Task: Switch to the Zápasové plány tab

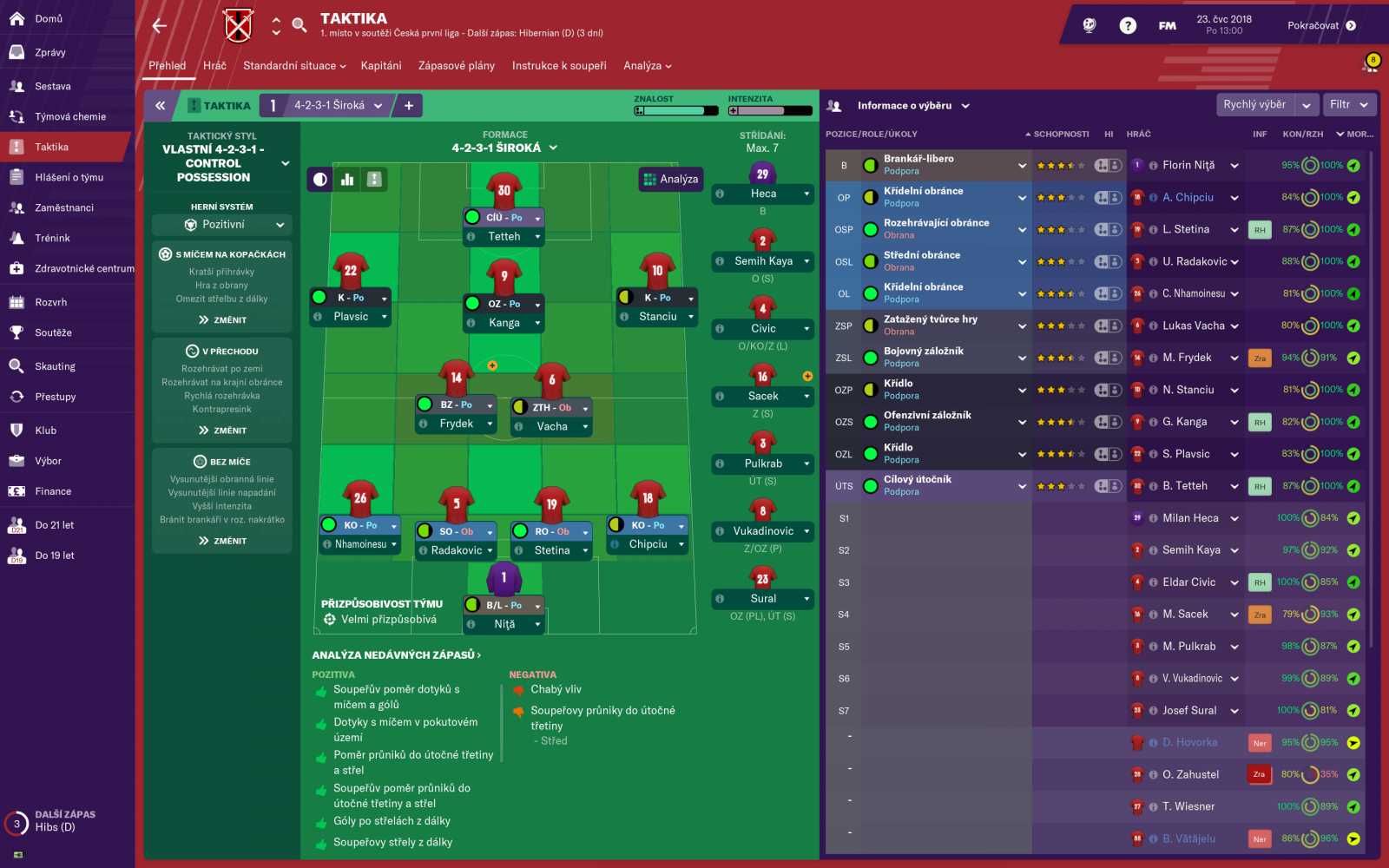Action: pos(456,66)
